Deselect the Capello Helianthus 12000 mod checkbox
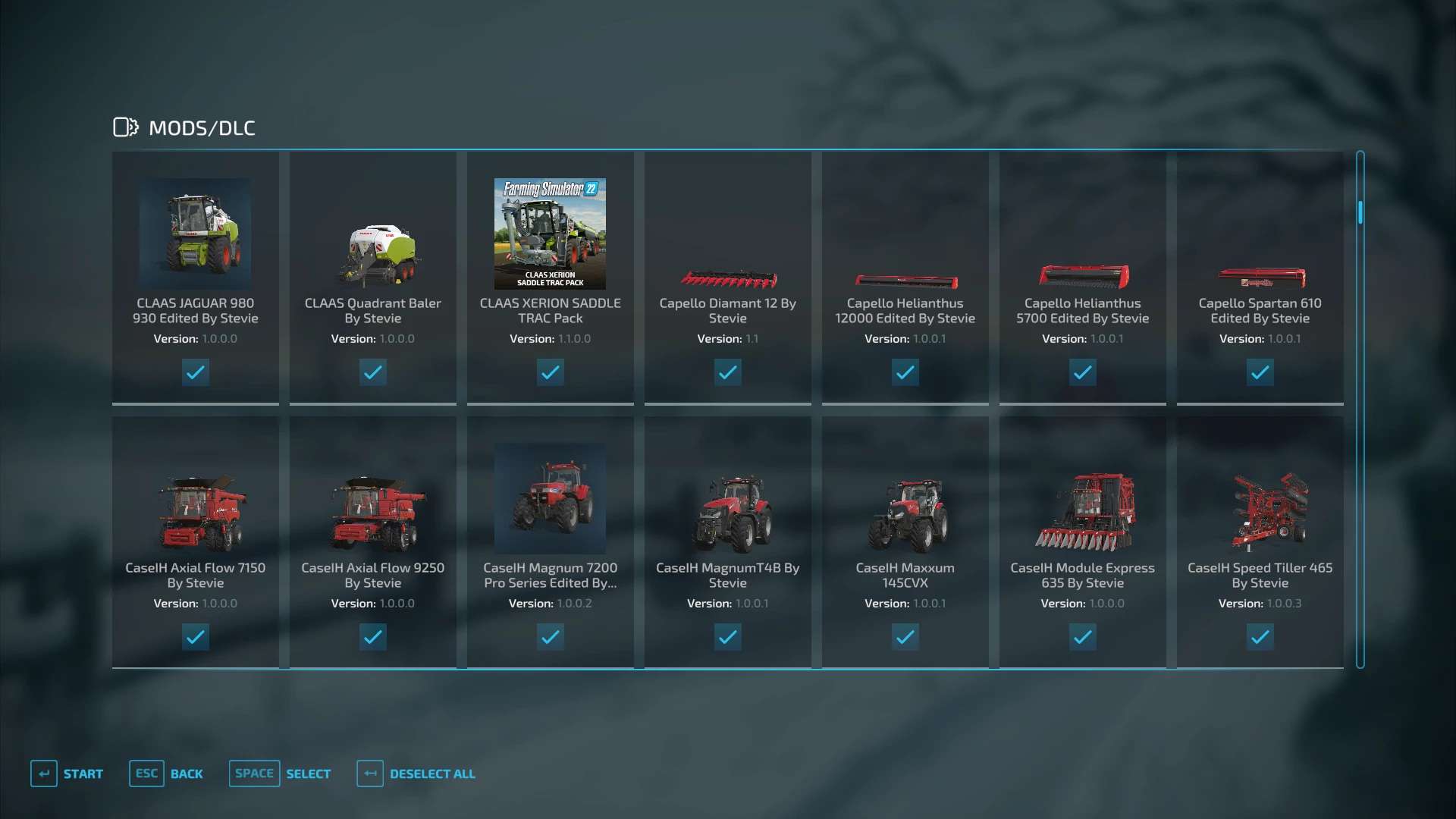This screenshot has height=819, width=1456. (905, 372)
